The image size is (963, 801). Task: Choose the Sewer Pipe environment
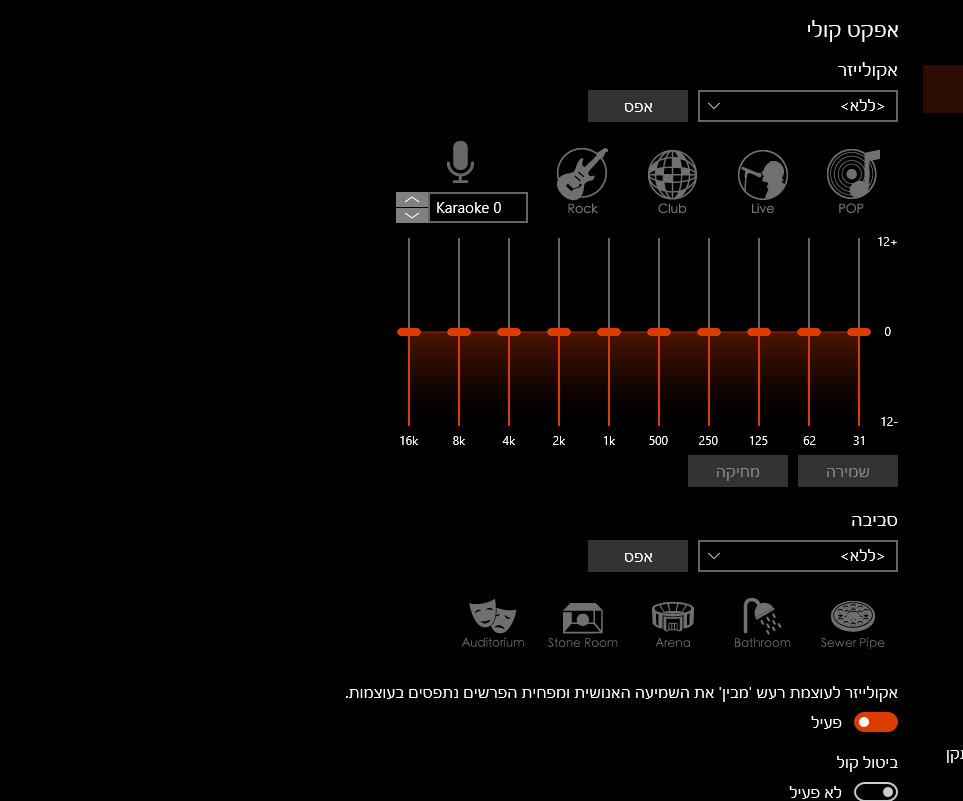[x=852, y=622]
